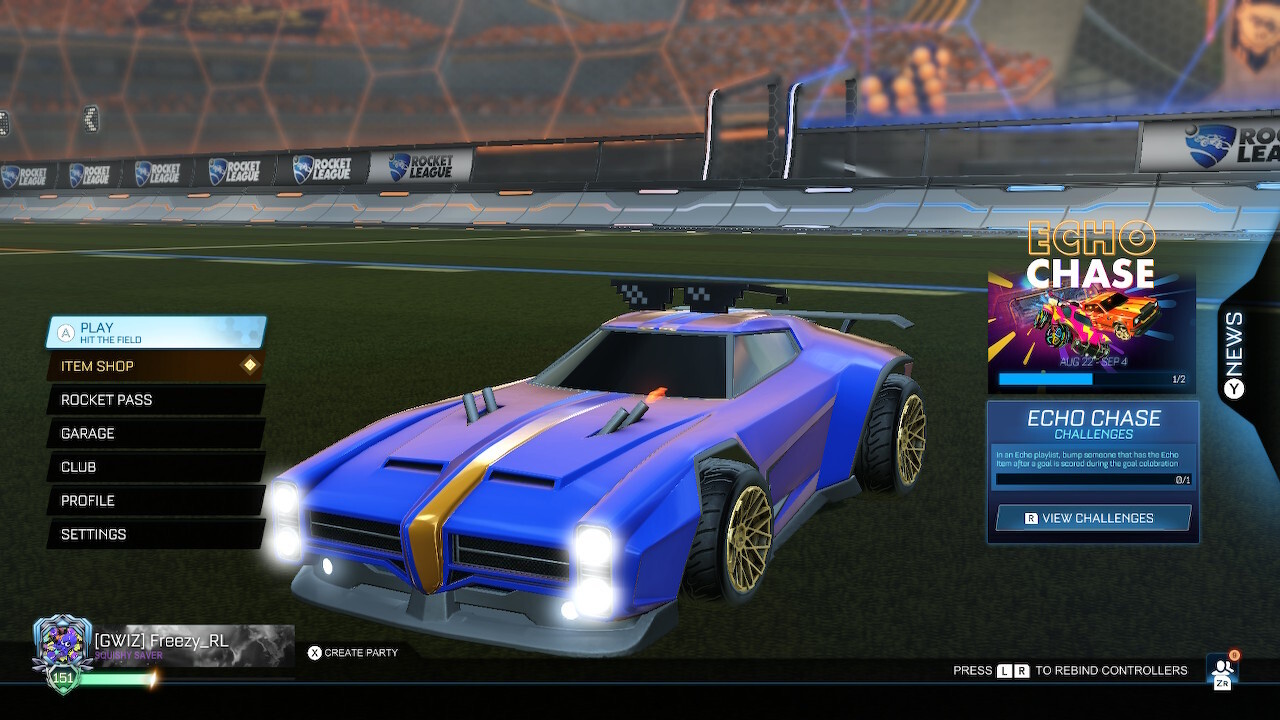The height and width of the screenshot is (720, 1280).
Task: Open the Club menu
Action: (80, 467)
